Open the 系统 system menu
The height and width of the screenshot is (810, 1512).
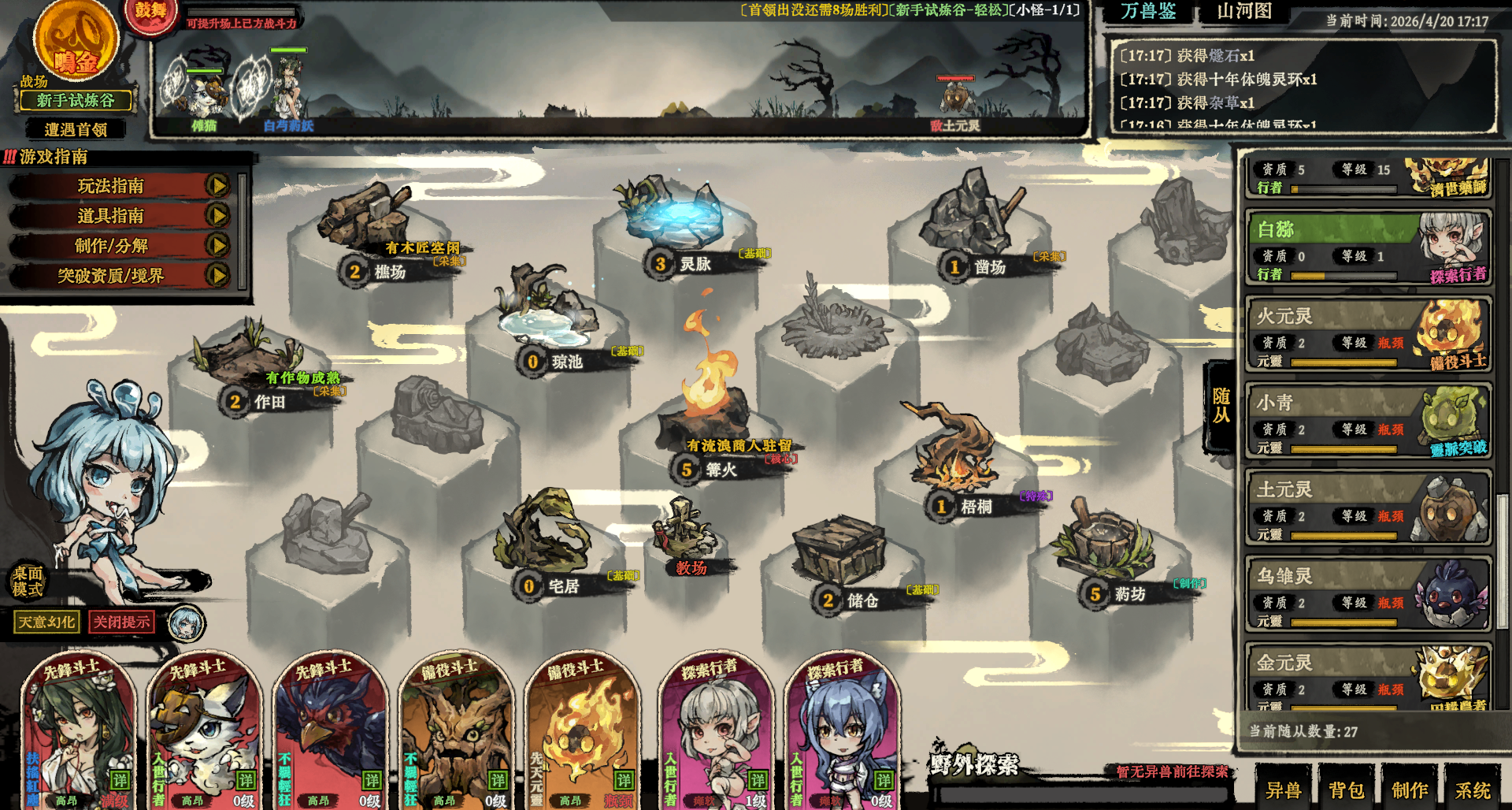click(x=1473, y=790)
